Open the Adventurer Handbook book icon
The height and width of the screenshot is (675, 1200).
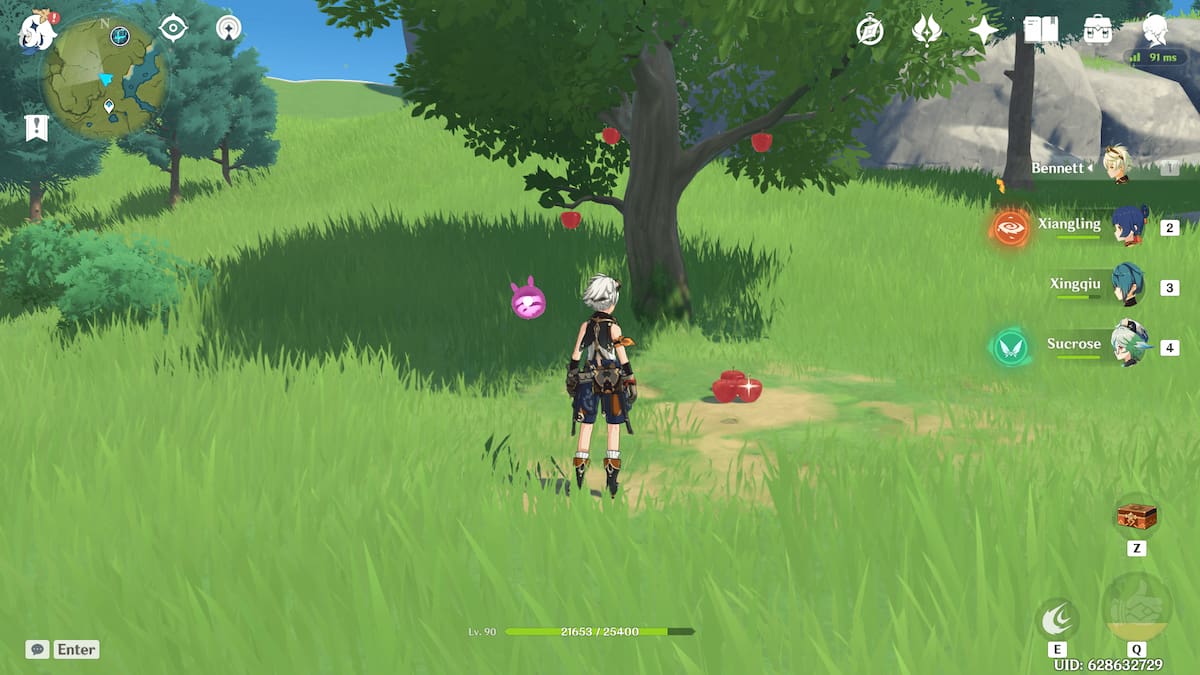tap(1040, 30)
